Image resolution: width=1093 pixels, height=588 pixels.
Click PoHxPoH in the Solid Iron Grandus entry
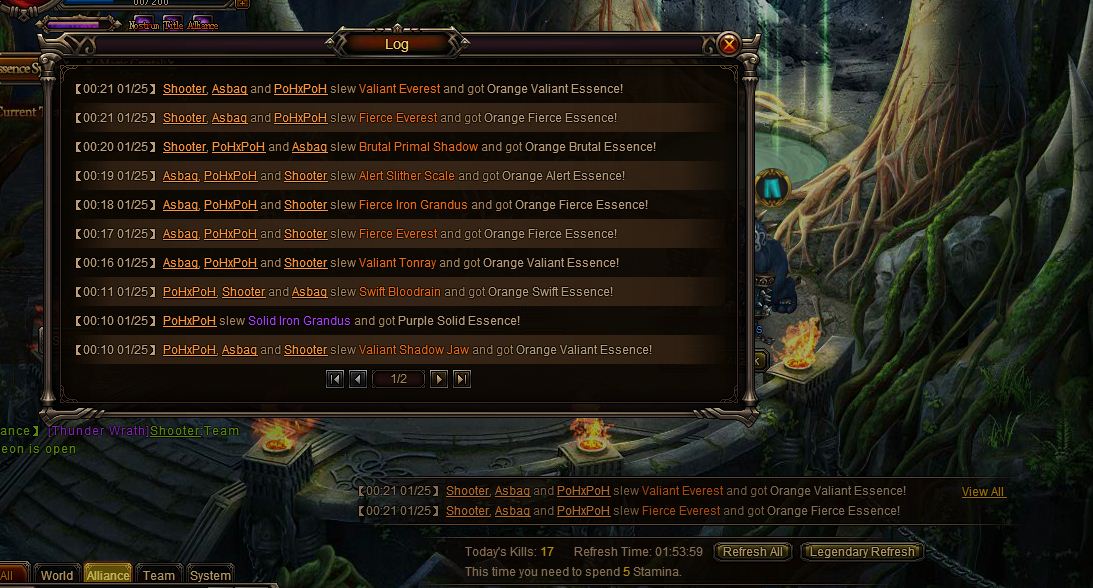click(x=189, y=321)
